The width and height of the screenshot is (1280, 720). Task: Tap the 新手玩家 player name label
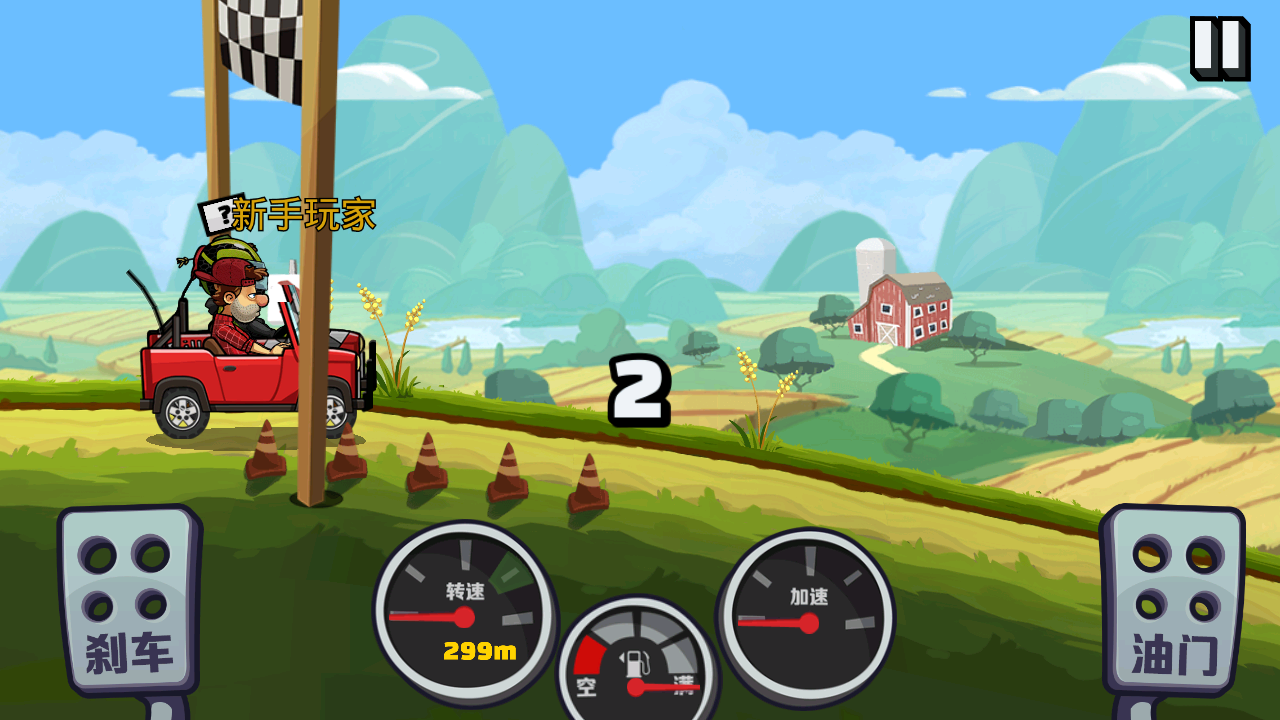305,215
